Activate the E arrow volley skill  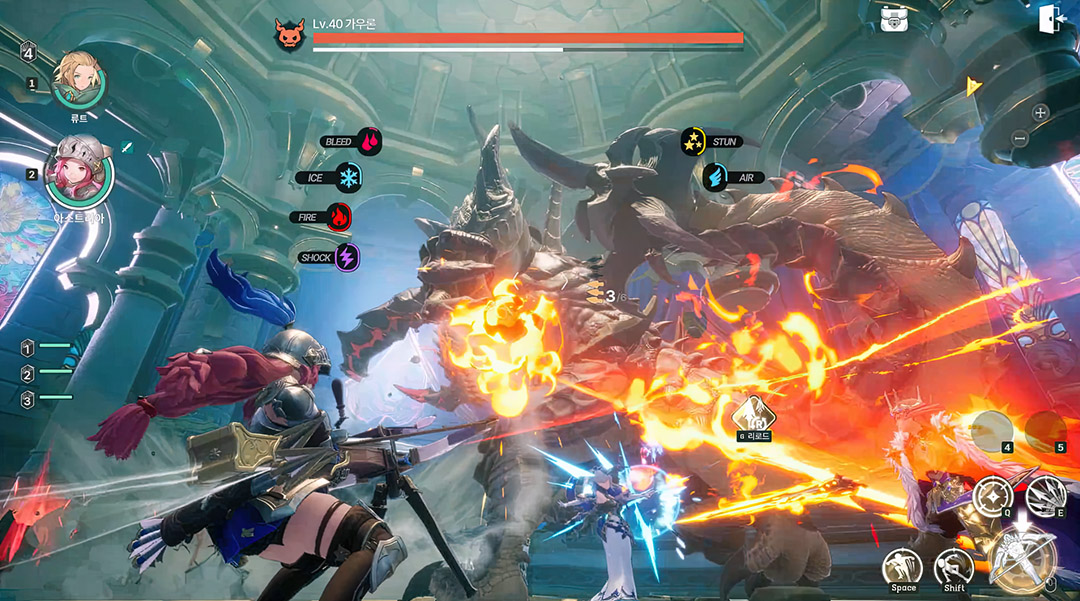(1045, 494)
